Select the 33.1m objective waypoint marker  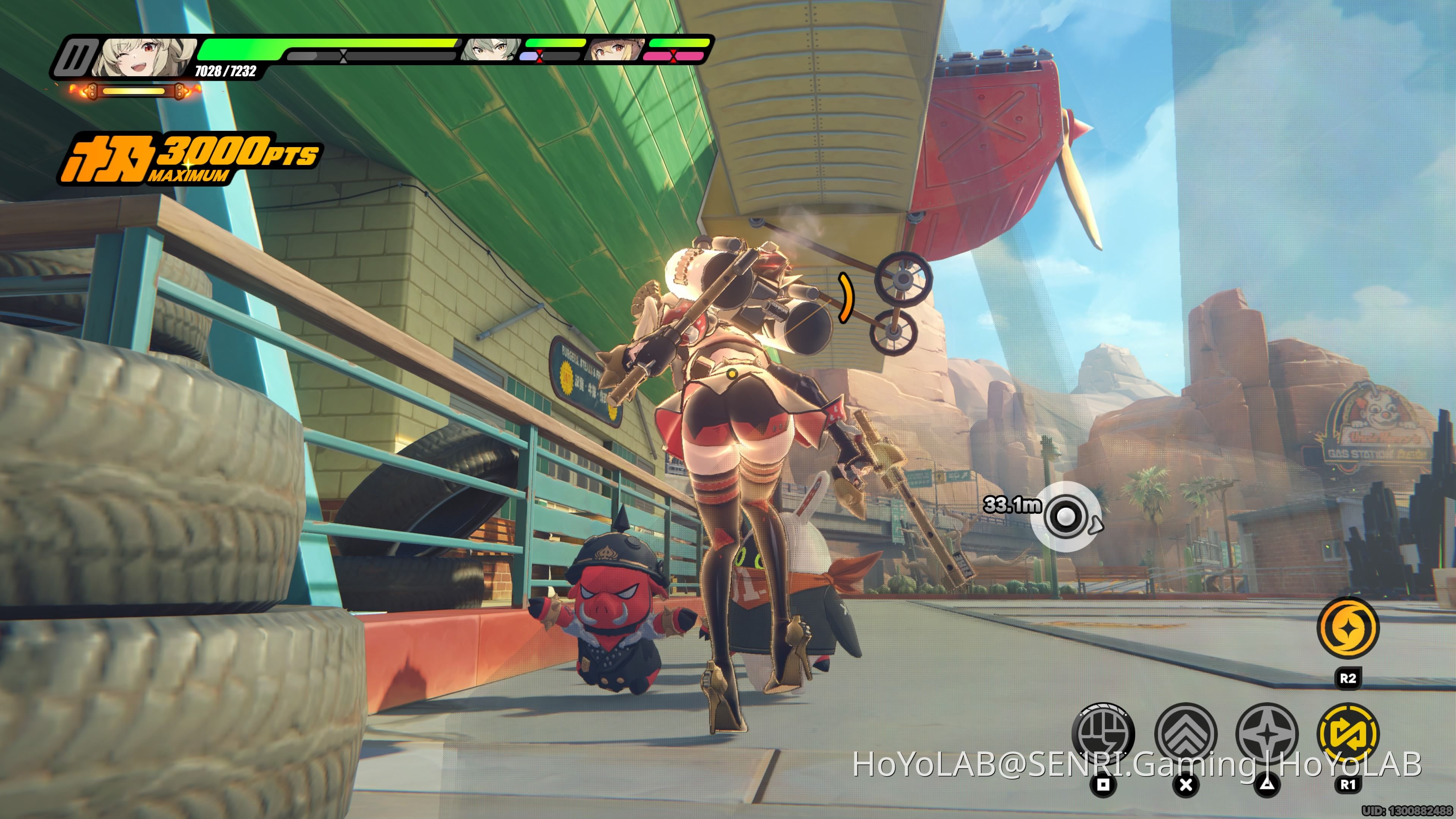coord(1065,516)
